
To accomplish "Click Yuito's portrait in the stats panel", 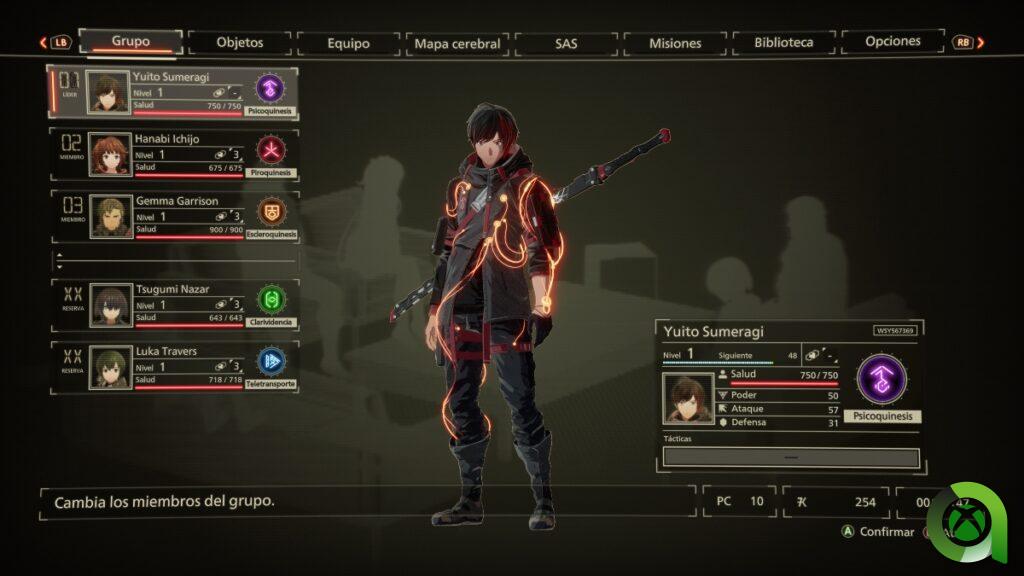I will click(688, 398).
